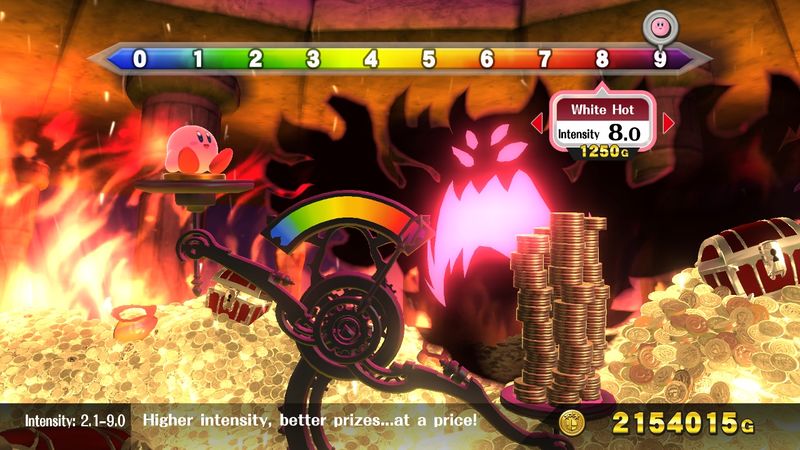Choose intensity level 1 on the scale

pyautogui.click(x=197, y=59)
